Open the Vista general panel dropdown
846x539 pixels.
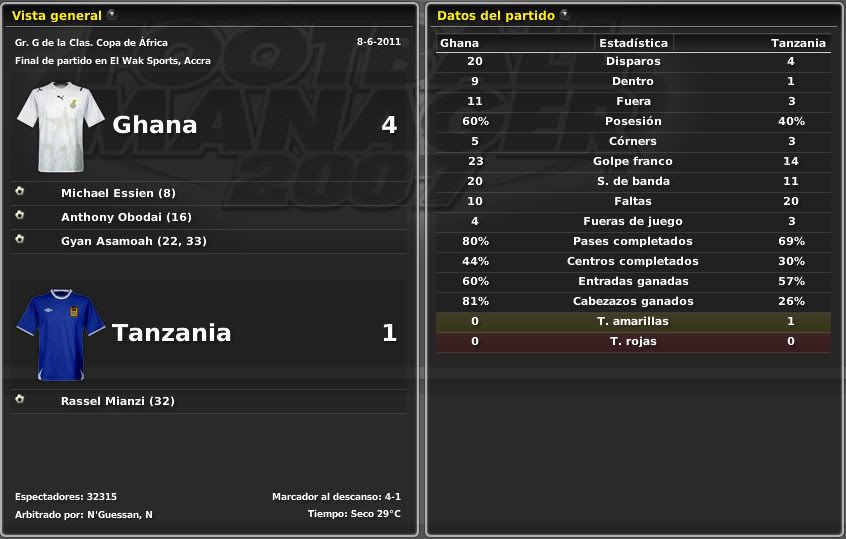coord(112,15)
